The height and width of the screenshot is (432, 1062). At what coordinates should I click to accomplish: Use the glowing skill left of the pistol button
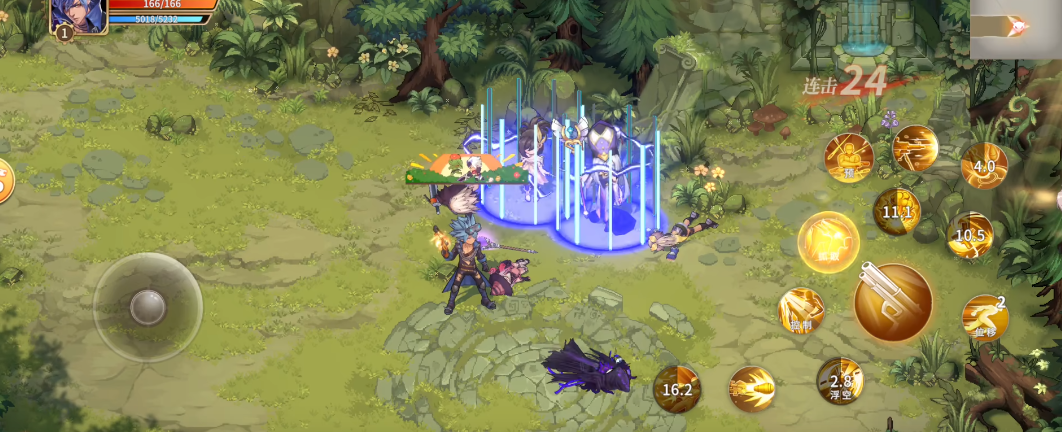828,242
